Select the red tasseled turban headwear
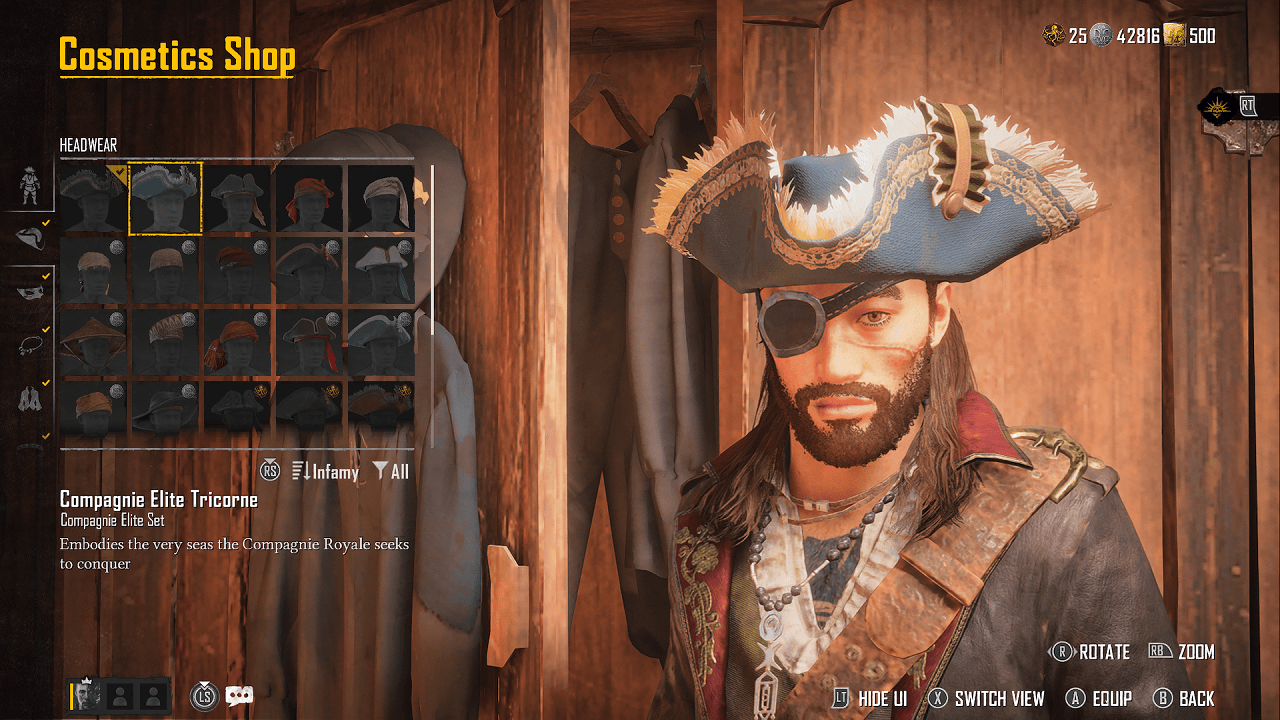 238,342
